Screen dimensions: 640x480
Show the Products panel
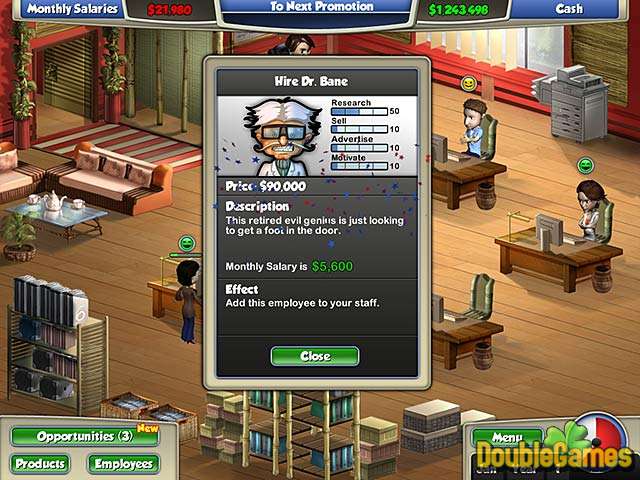[x=40, y=464]
